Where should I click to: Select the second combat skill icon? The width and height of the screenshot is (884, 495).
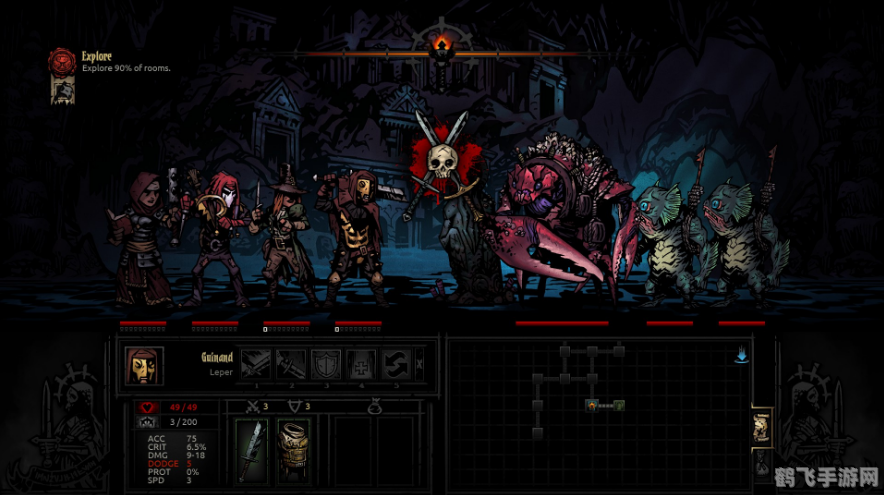290,364
